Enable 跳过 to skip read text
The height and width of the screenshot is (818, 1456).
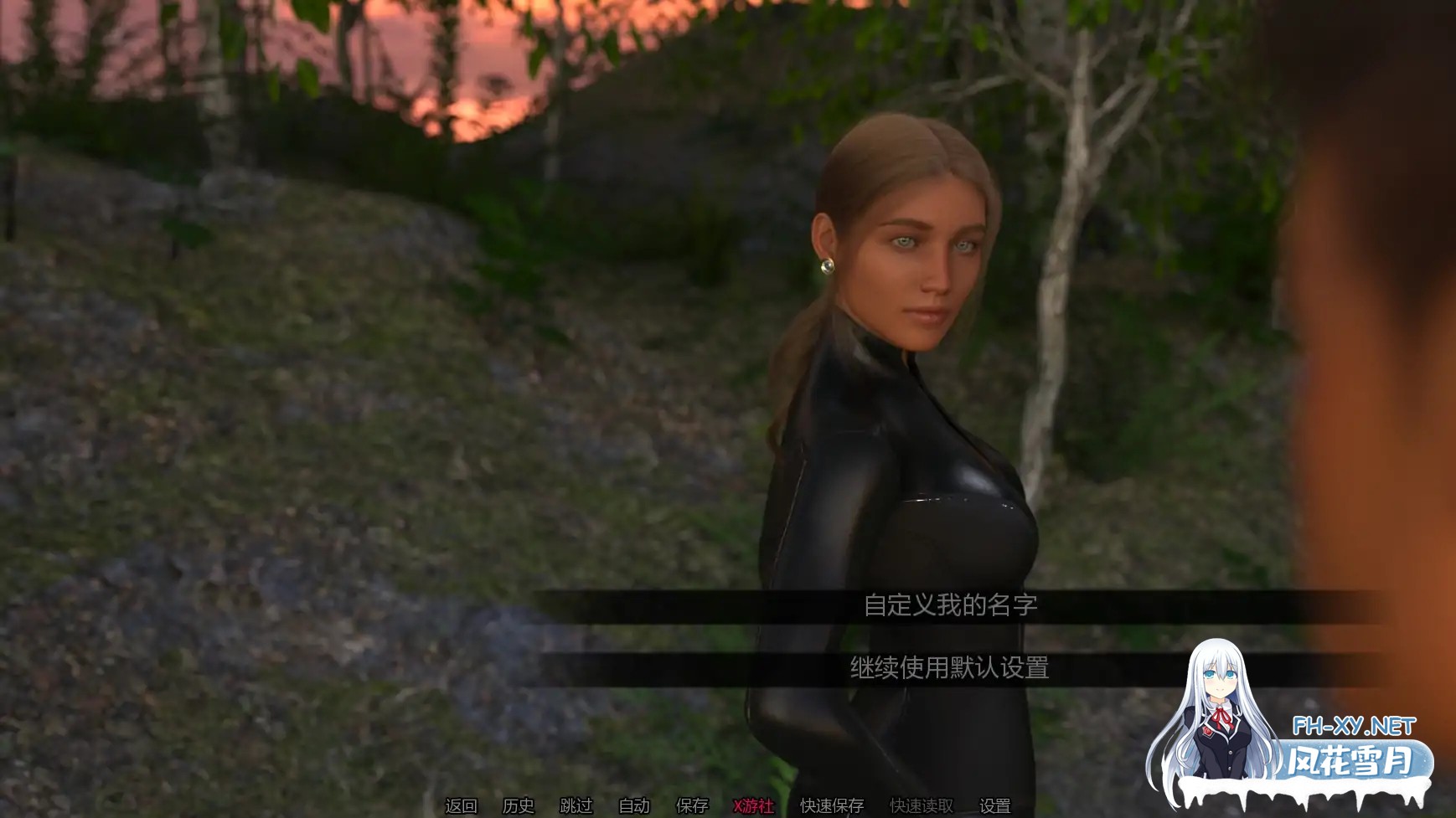(578, 807)
